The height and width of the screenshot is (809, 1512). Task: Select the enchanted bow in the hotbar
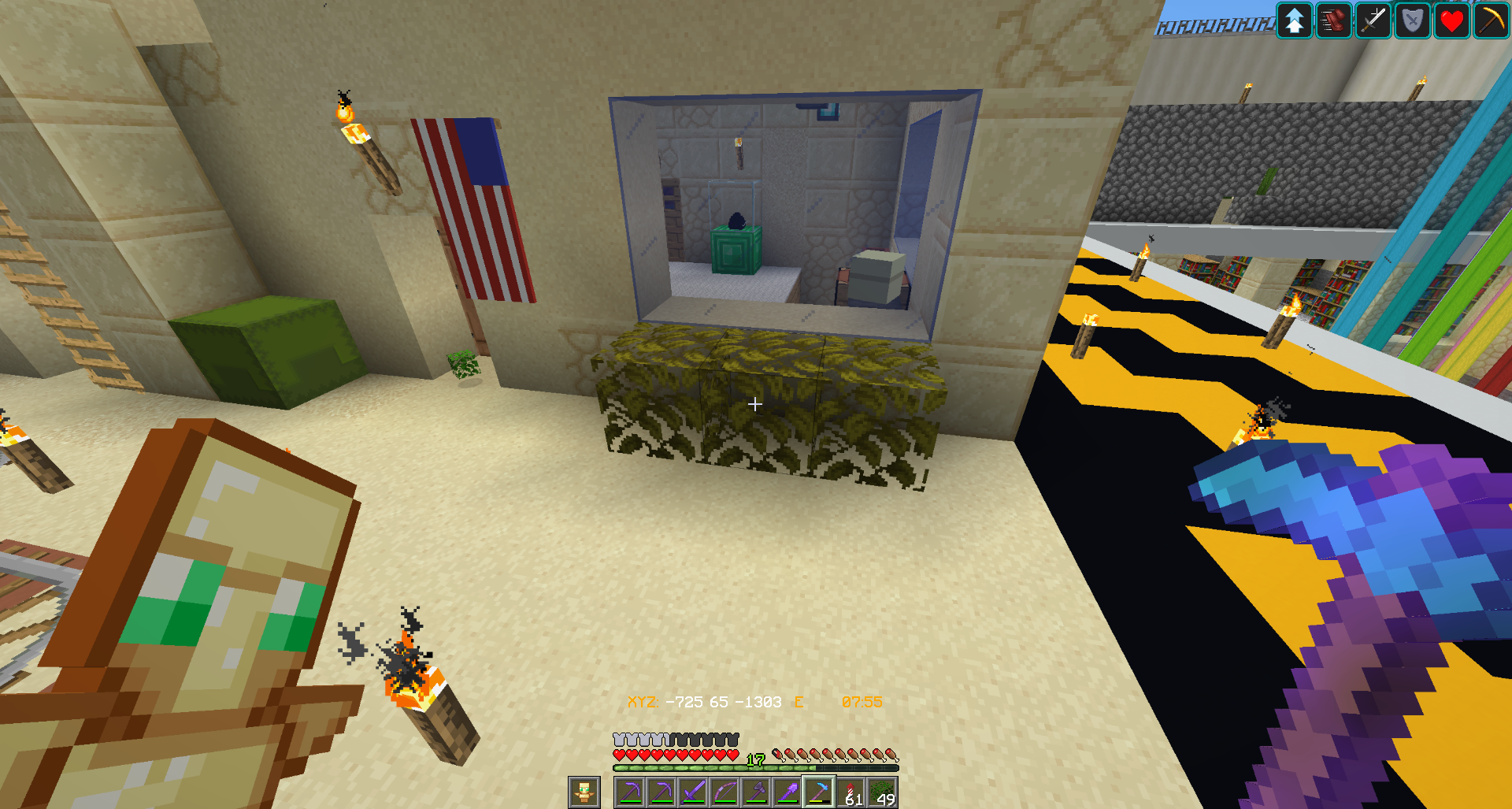pyautogui.click(x=724, y=792)
